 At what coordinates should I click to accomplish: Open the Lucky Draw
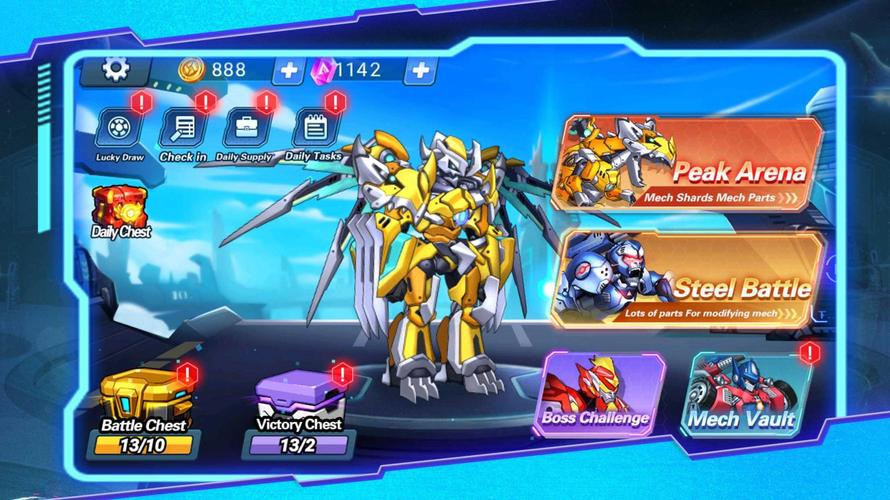click(x=119, y=130)
